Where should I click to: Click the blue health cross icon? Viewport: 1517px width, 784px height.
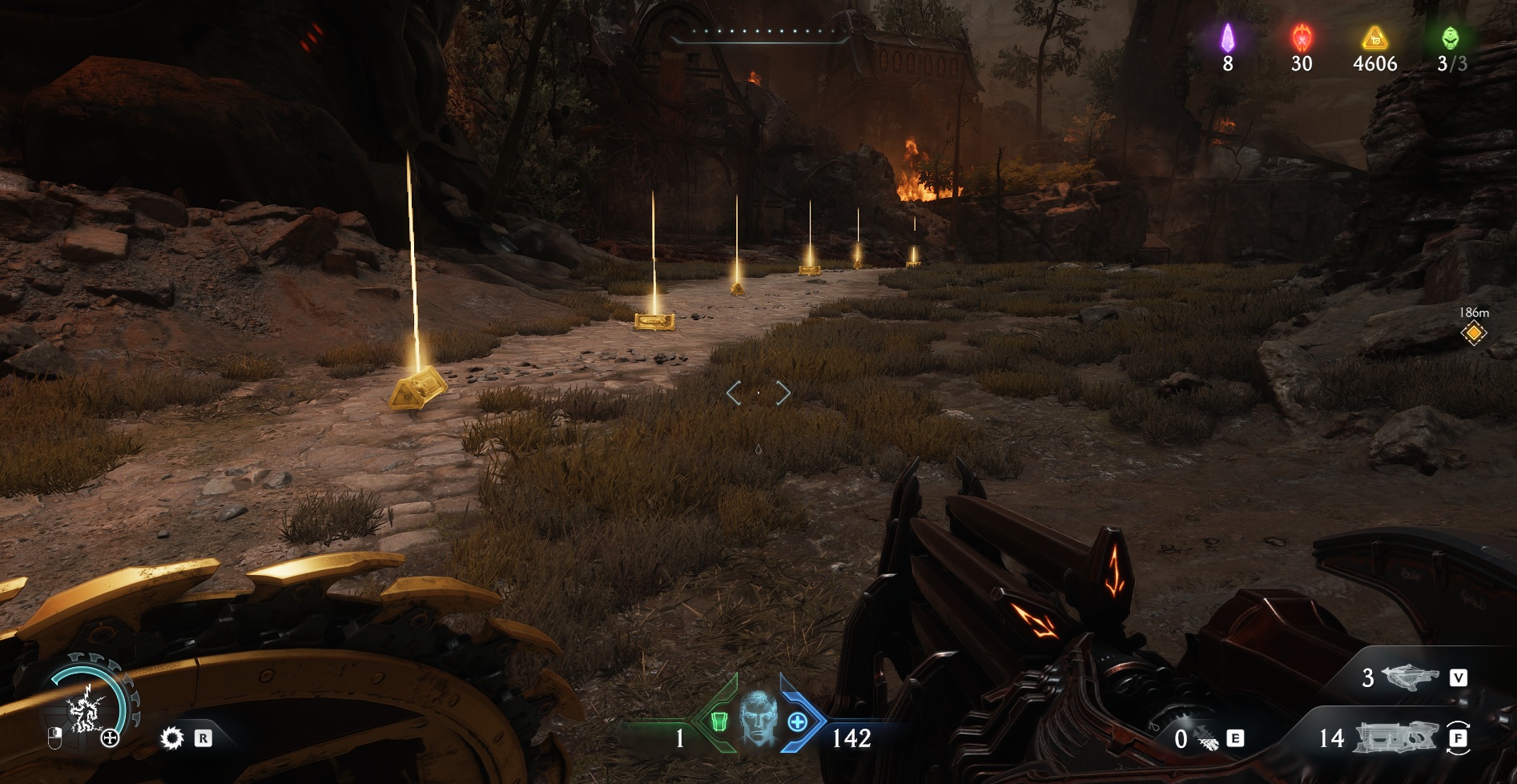click(x=798, y=722)
